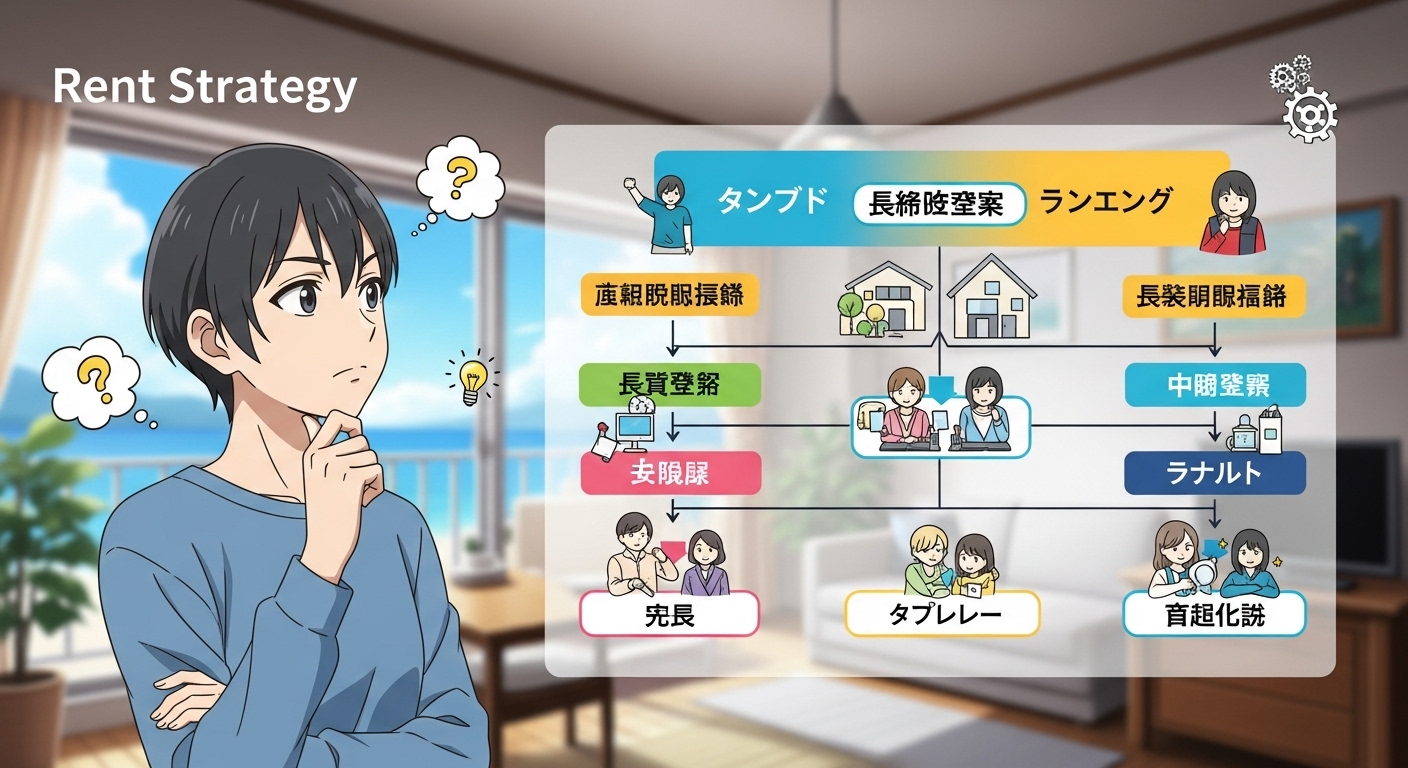Choose the green flowchart box
Screen dimensions: 1408x768
[x=670, y=385]
